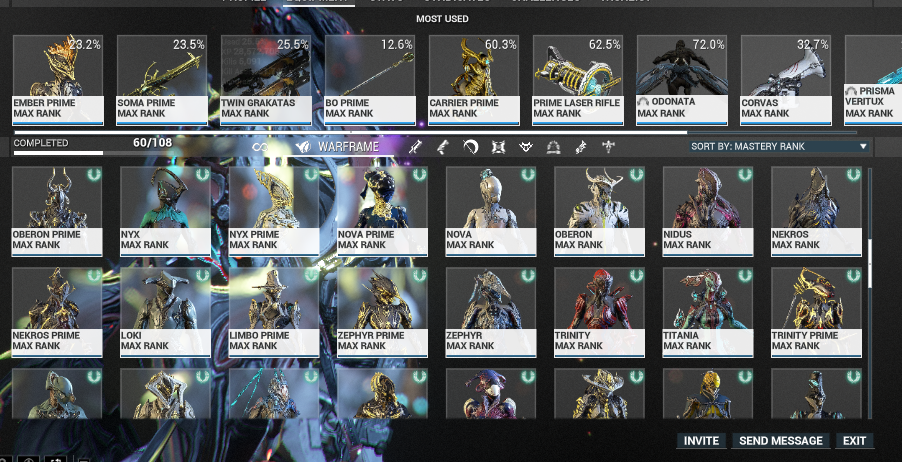The width and height of the screenshot is (902, 462).
Task: Exit the profile screen
Action: [x=854, y=441]
